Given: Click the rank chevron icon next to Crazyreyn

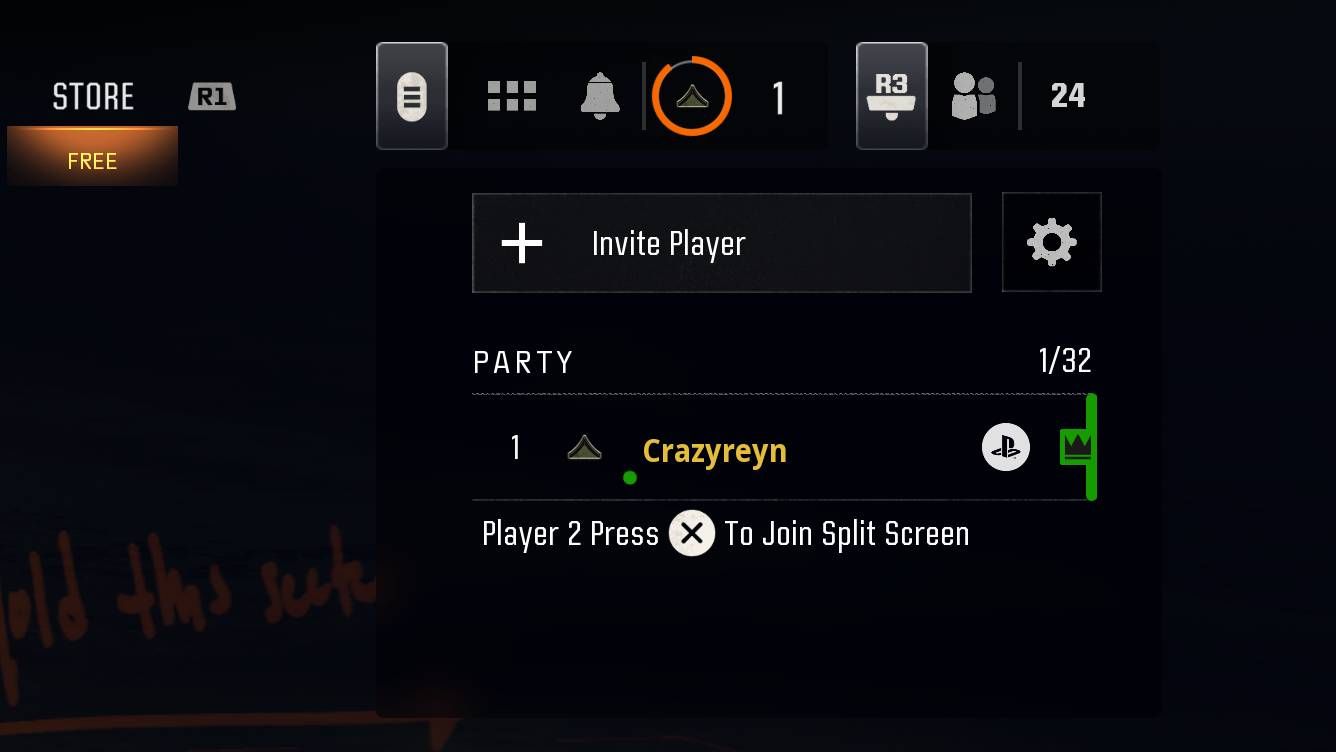Looking at the screenshot, I should pos(584,448).
